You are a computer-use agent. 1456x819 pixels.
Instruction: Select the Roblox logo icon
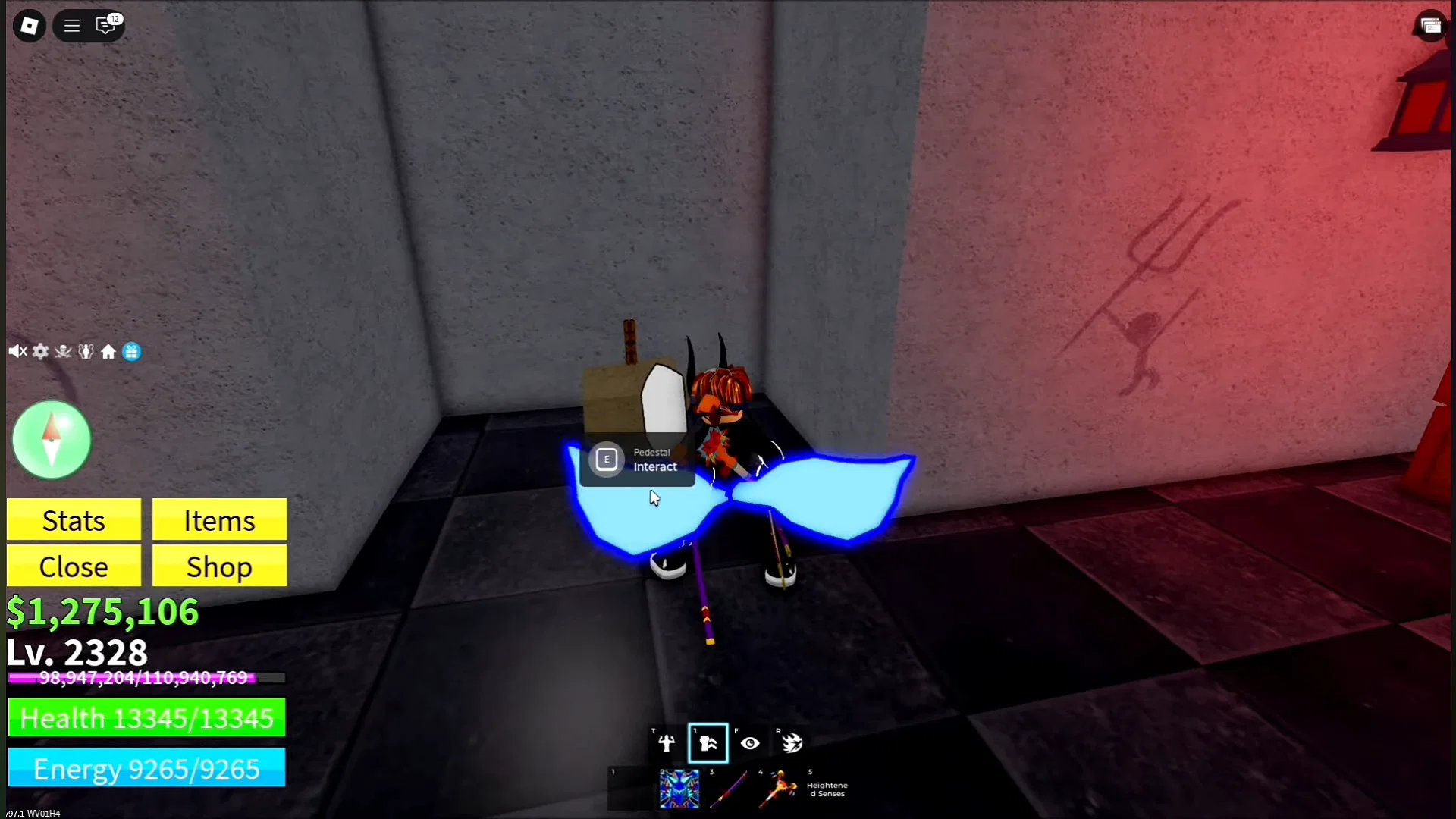pyautogui.click(x=28, y=25)
